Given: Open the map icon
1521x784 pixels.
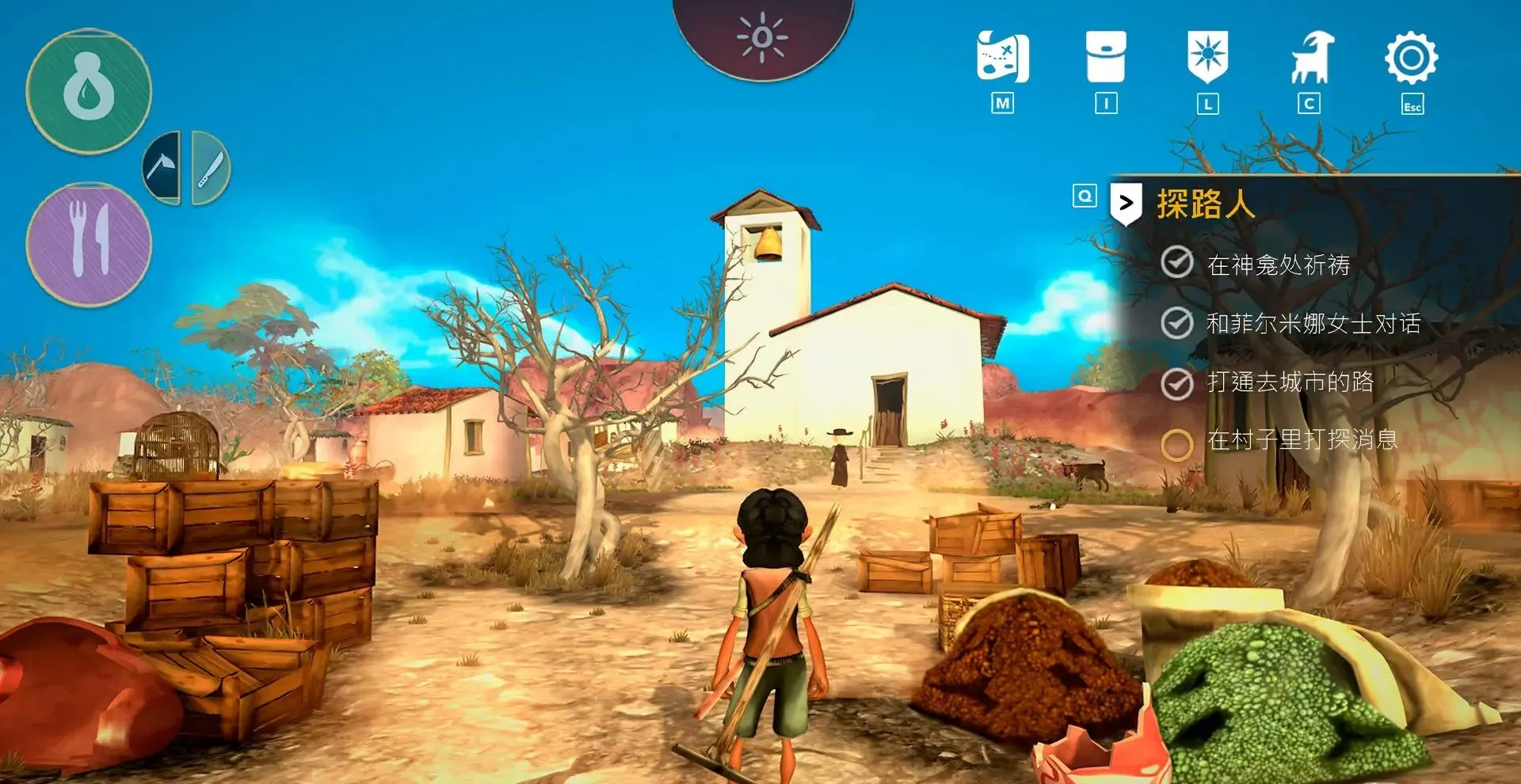Looking at the screenshot, I should pyautogui.click(x=1003, y=57).
